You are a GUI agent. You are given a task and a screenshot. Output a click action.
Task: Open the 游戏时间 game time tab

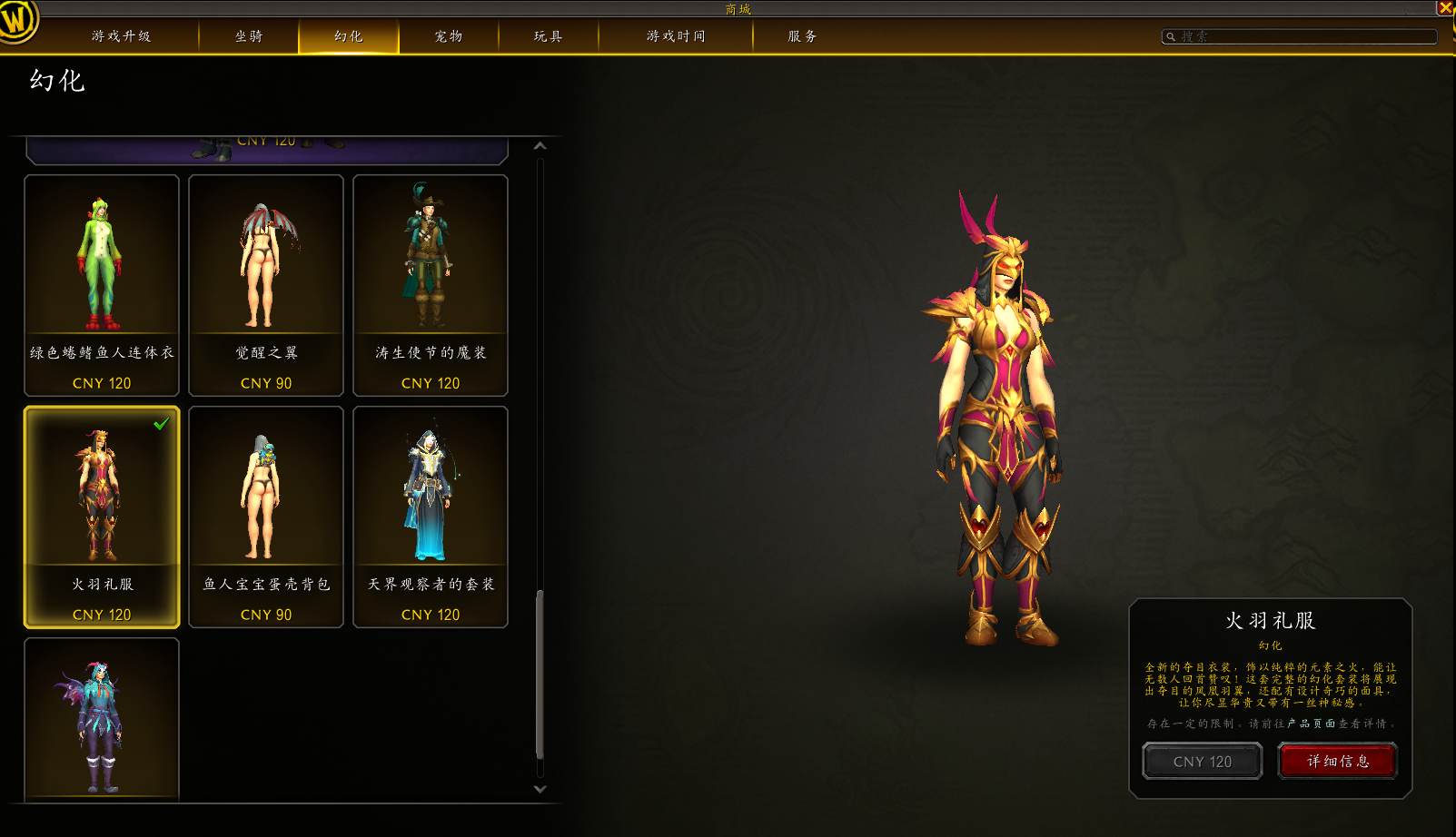click(676, 36)
